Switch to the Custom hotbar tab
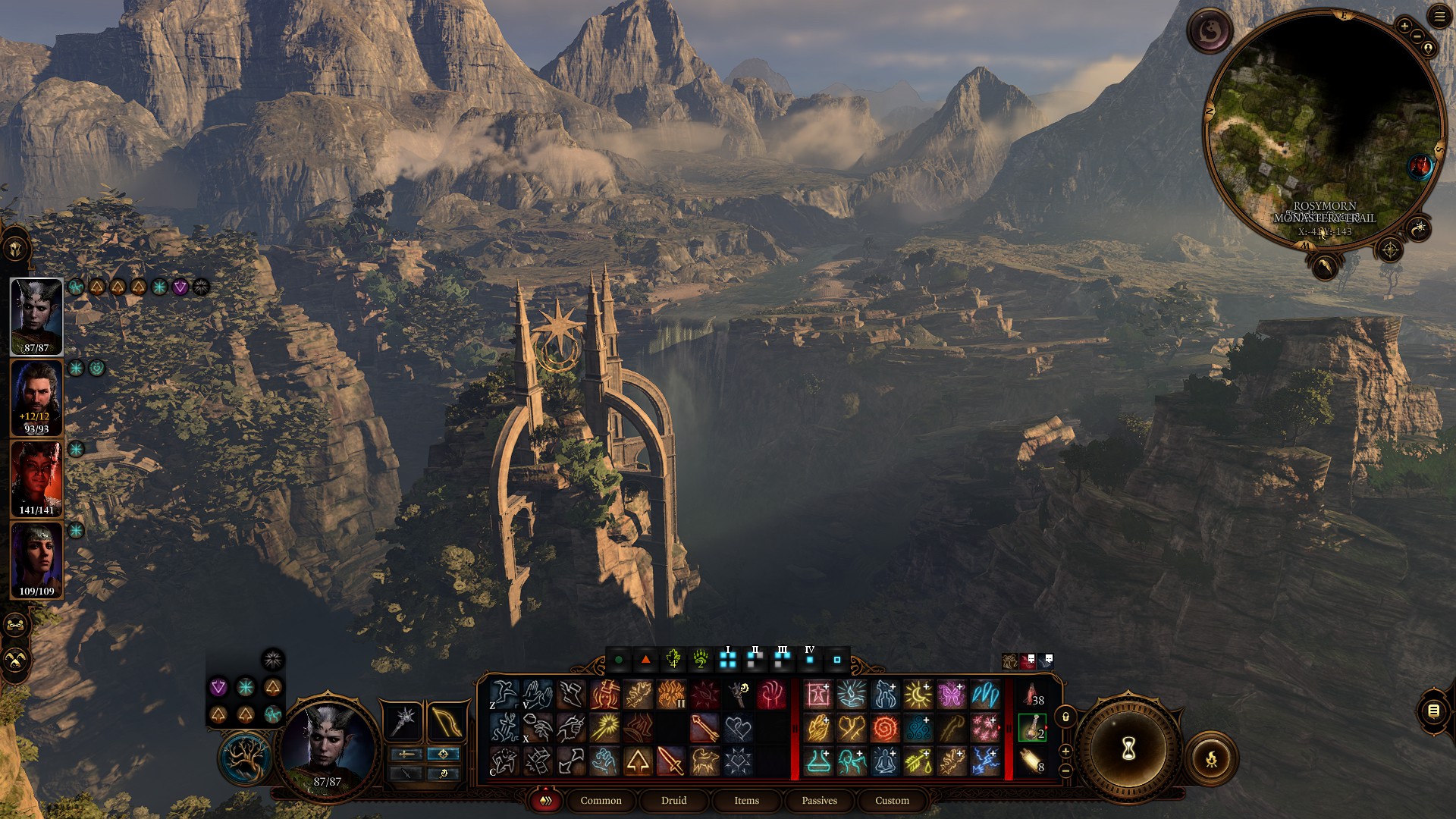 tap(892, 801)
